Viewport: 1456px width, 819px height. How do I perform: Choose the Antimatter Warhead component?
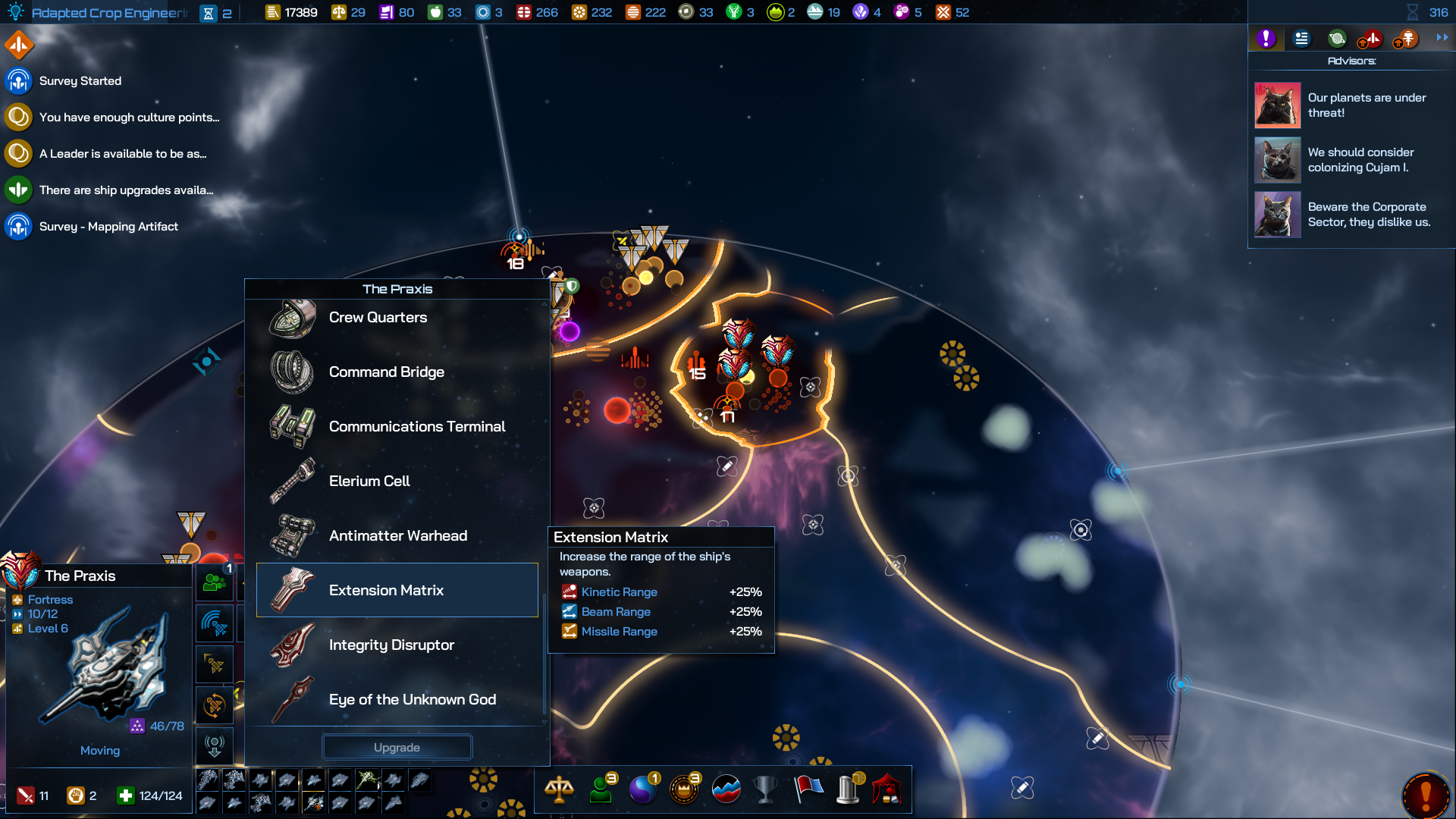[397, 536]
